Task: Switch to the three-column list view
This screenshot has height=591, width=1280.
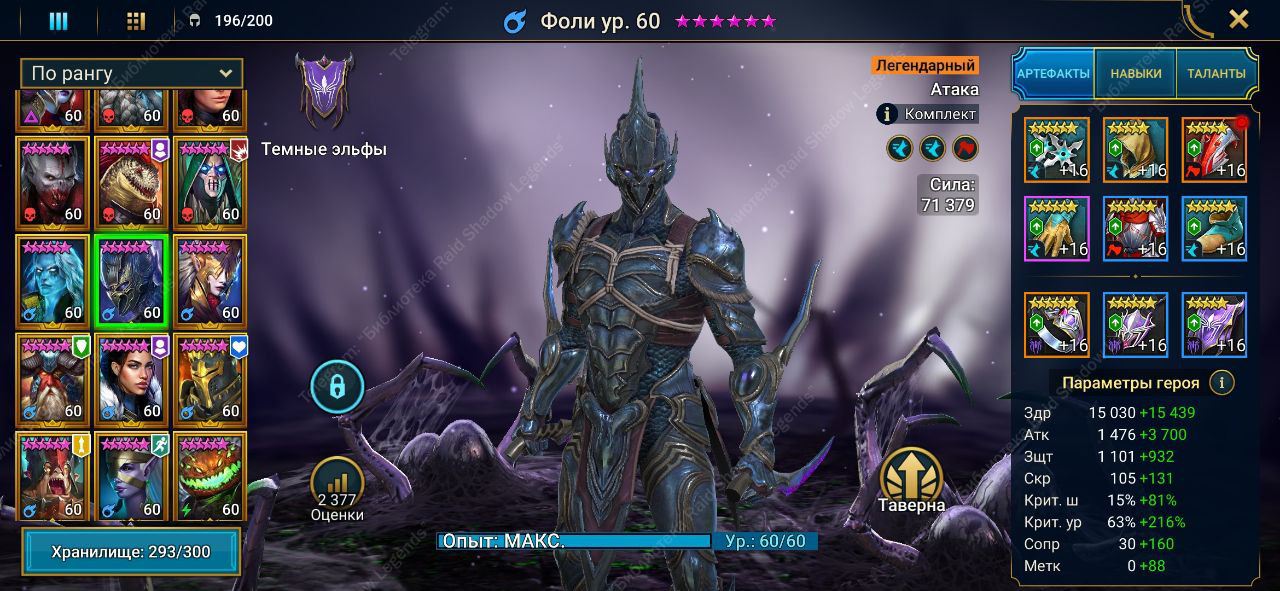Action: click(59, 21)
